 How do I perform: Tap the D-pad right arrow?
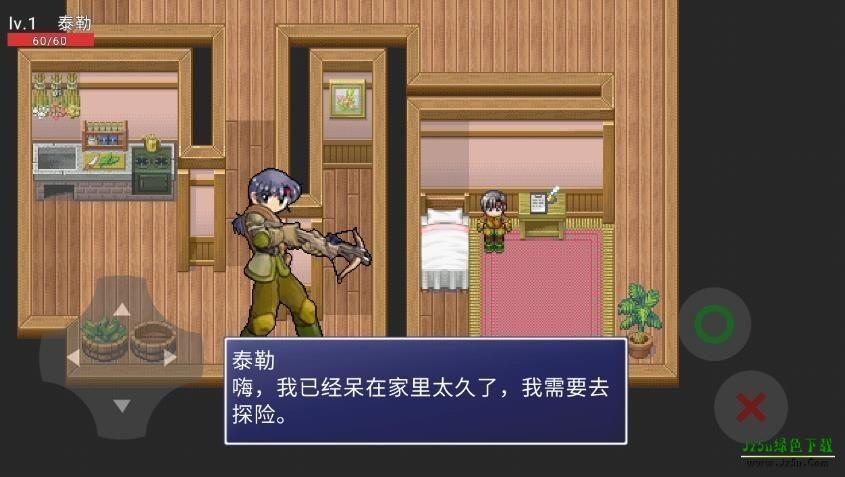pos(170,357)
